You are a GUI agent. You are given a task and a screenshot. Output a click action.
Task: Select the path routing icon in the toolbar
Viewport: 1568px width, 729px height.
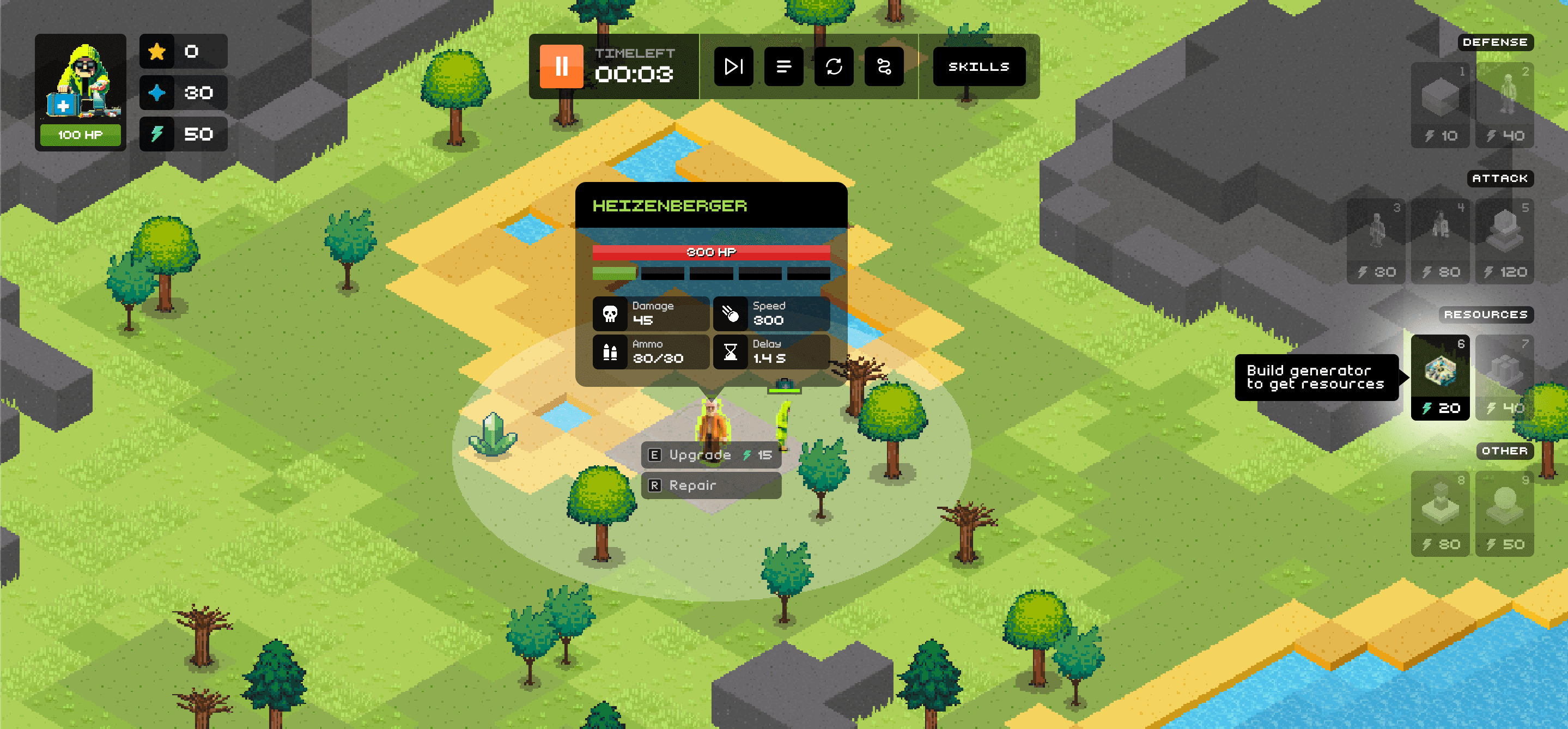click(x=884, y=66)
